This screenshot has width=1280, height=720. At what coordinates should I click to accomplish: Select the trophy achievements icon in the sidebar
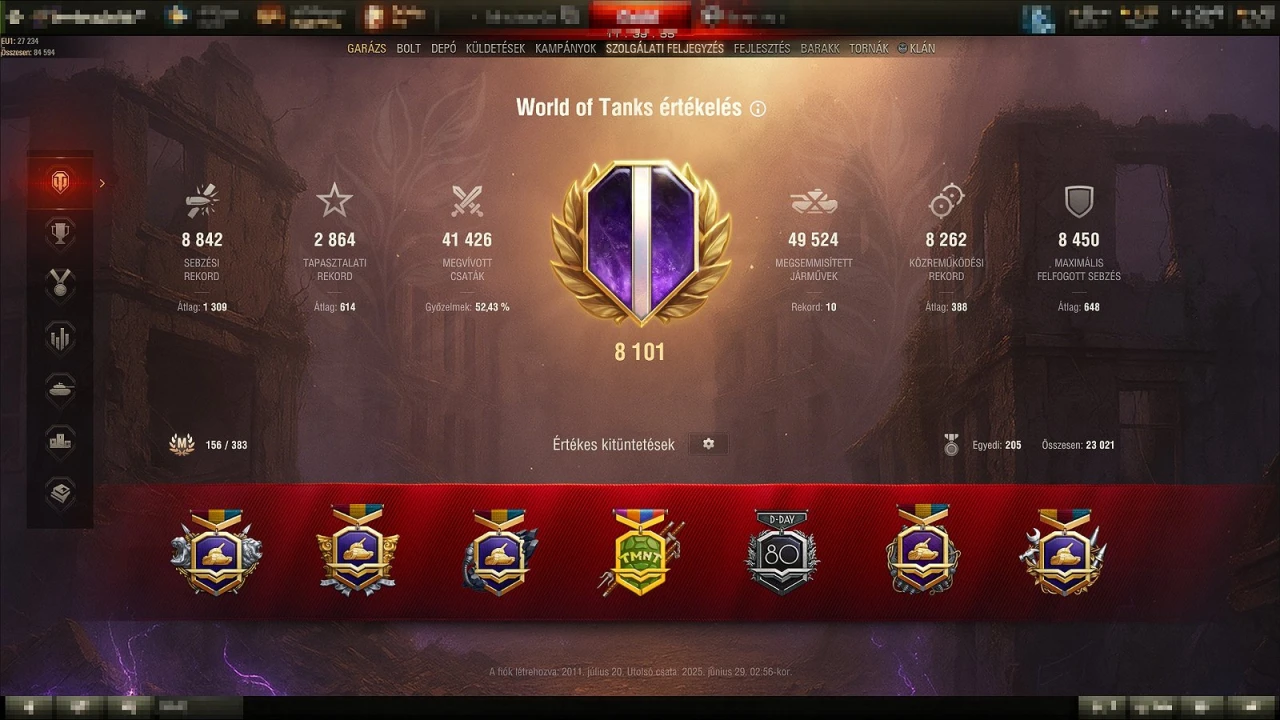pyautogui.click(x=60, y=231)
